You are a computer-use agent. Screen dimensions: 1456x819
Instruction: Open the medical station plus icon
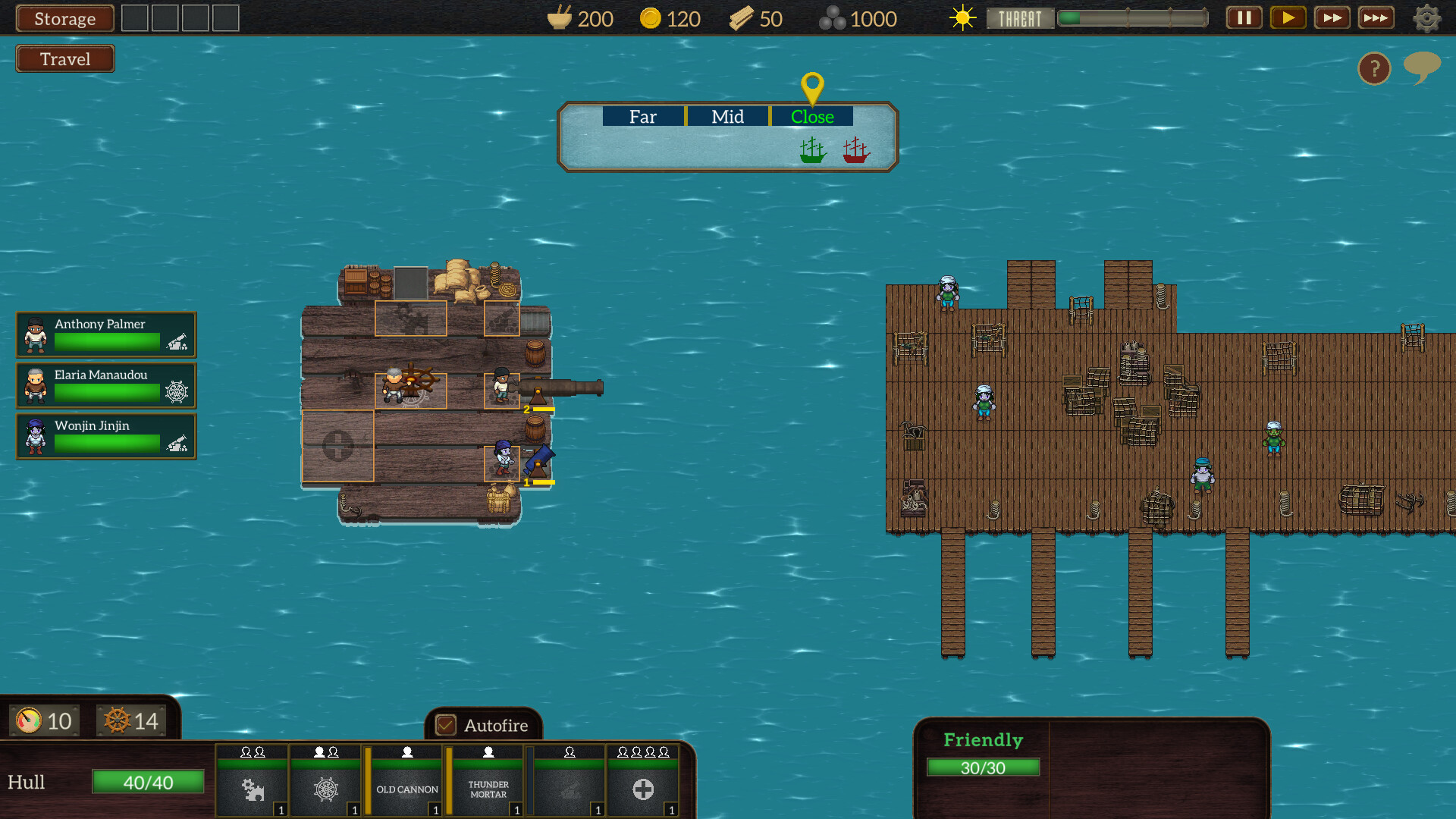click(x=643, y=789)
